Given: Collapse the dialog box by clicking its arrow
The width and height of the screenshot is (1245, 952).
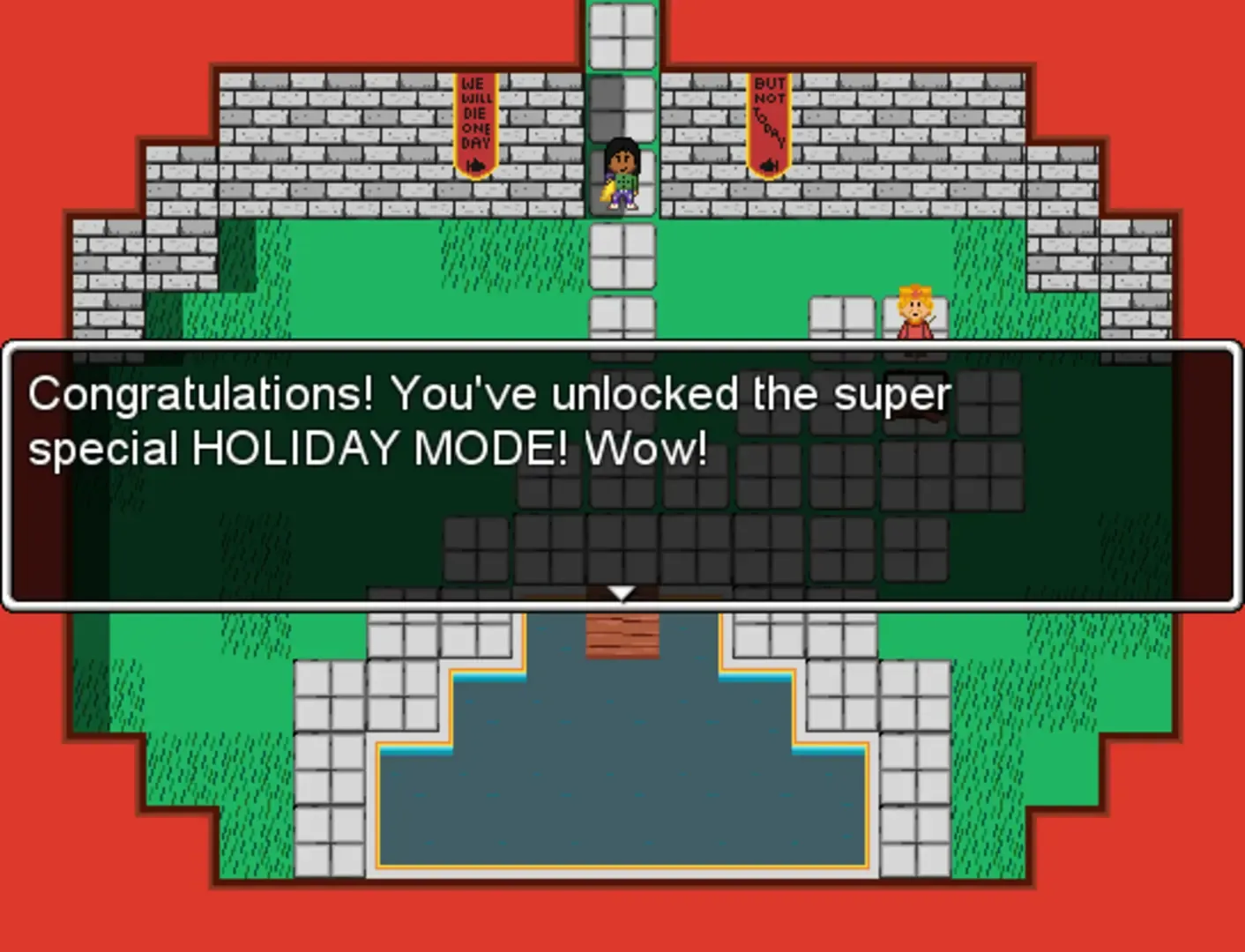Looking at the screenshot, I should click(x=622, y=592).
